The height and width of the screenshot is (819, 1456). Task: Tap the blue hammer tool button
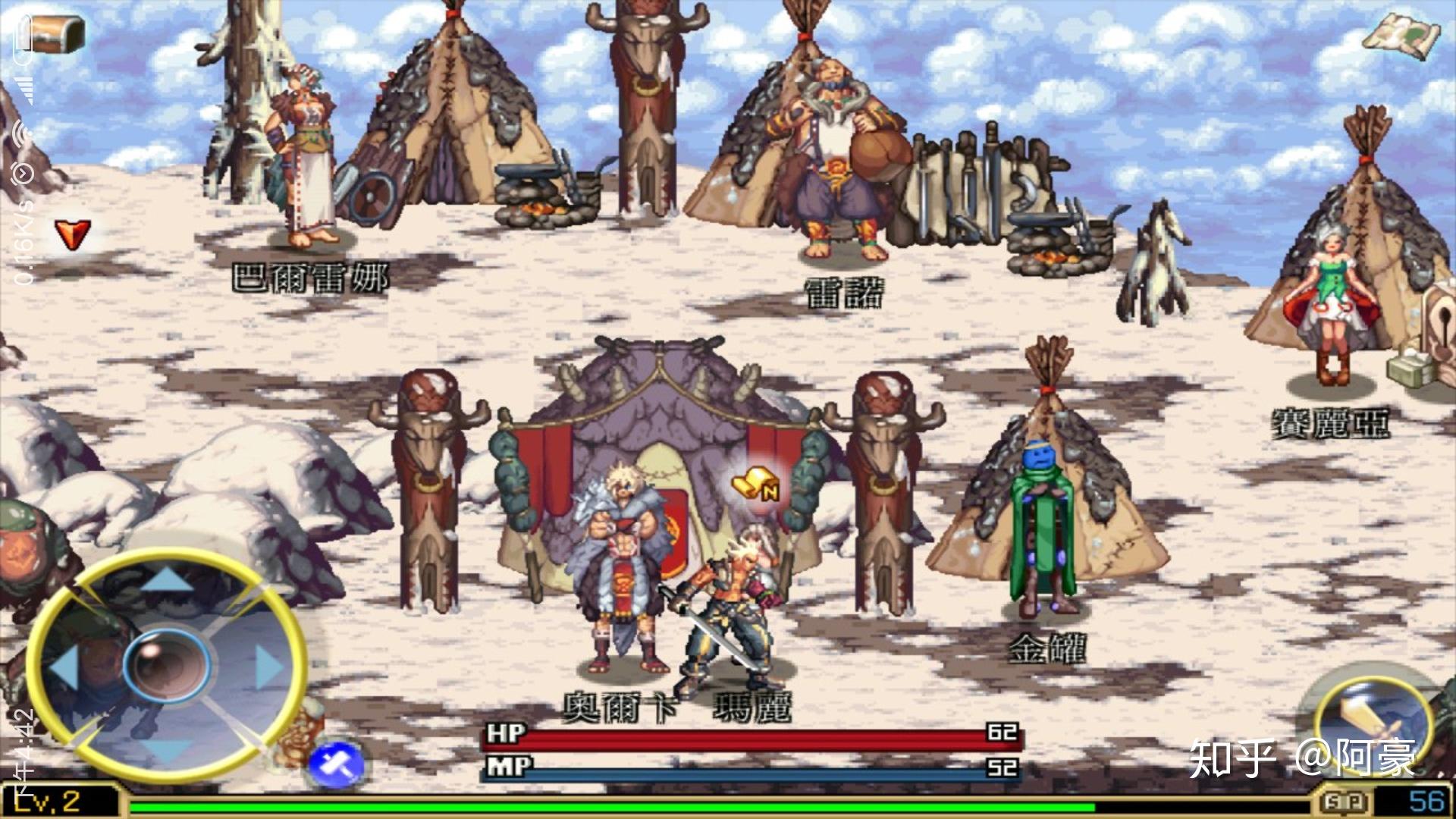pyautogui.click(x=337, y=764)
